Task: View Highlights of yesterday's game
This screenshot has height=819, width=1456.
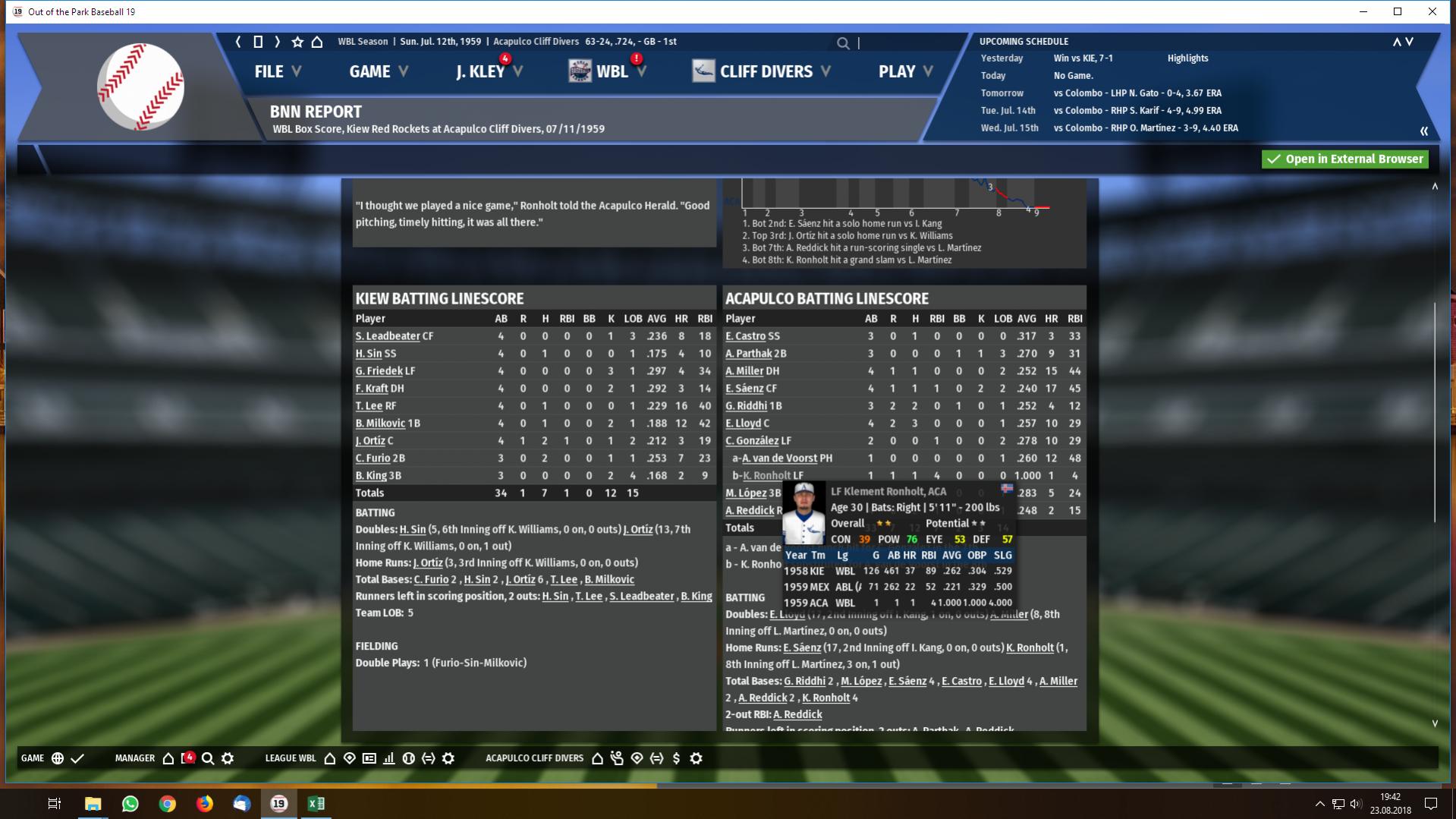Action: pos(1187,58)
